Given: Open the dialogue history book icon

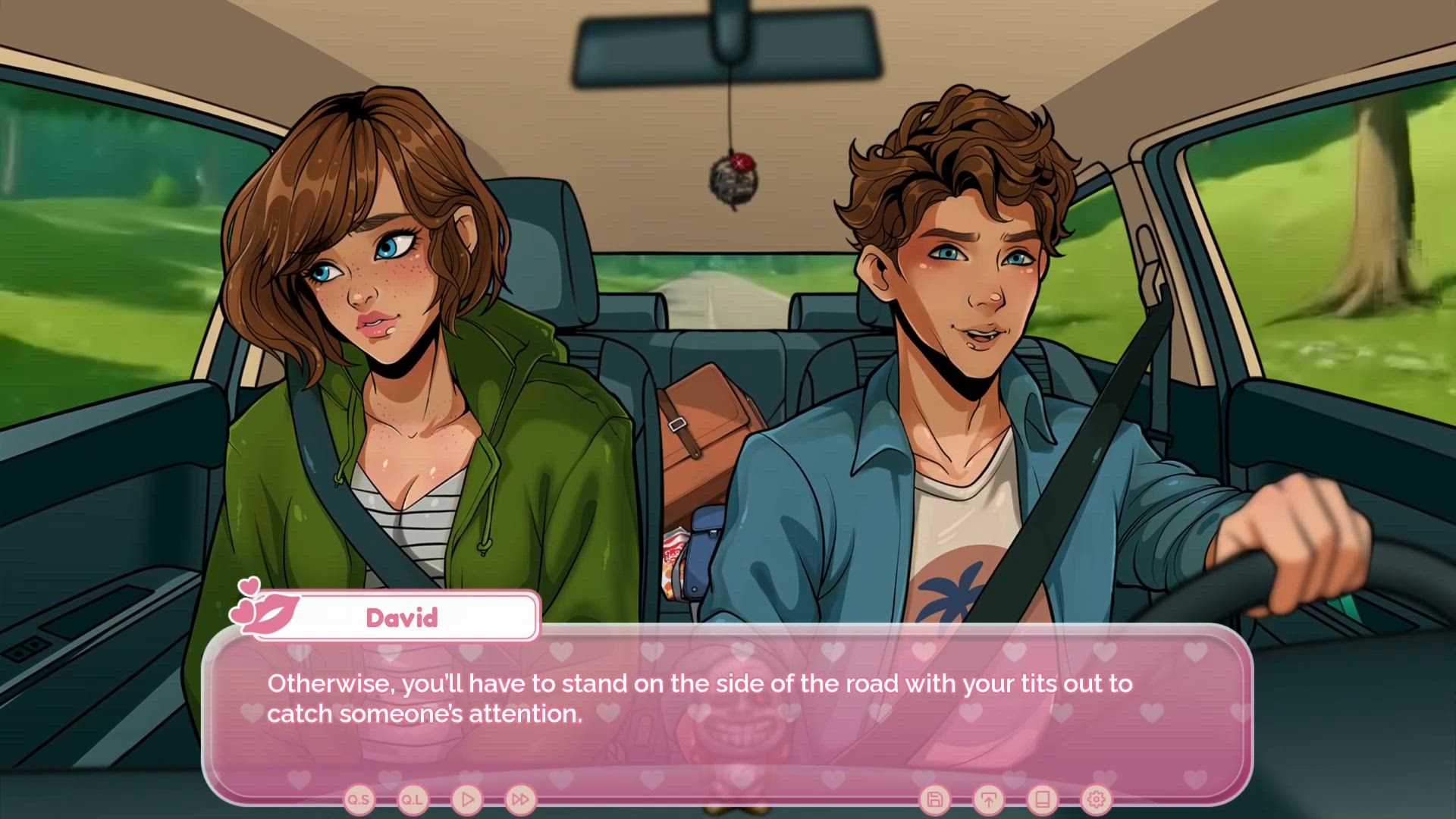Looking at the screenshot, I should point(1042,799).
